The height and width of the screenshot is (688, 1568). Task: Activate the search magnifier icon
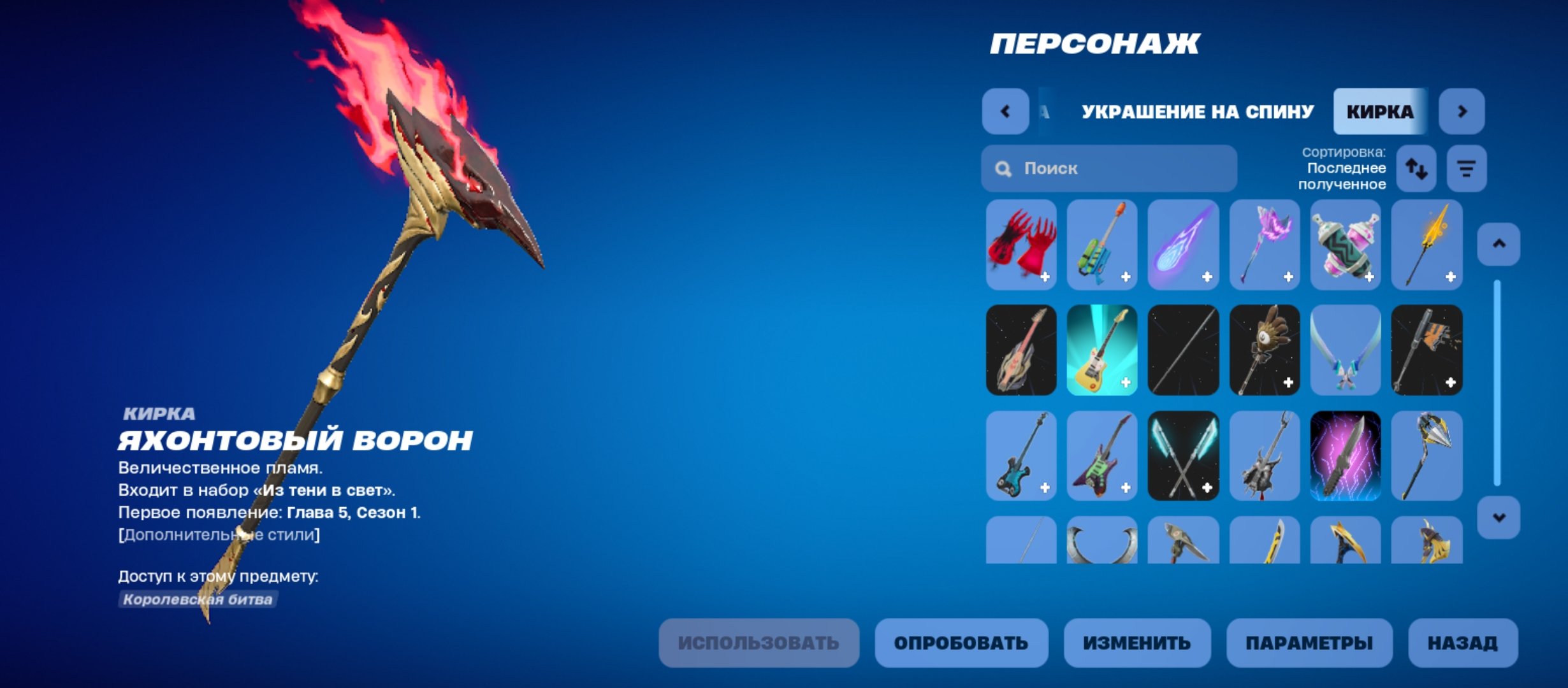coord(1003,168)
